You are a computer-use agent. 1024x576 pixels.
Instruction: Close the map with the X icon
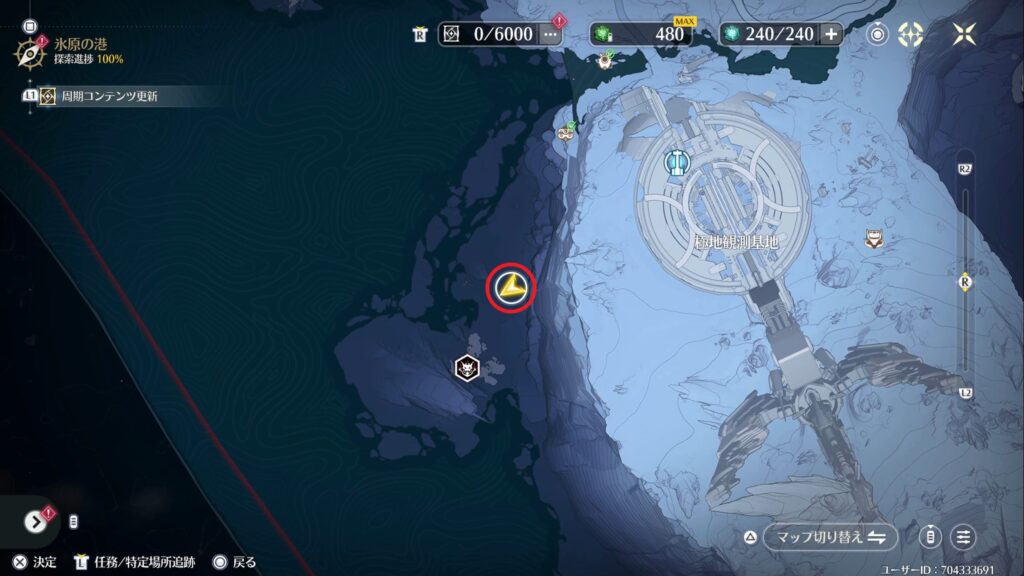tap(964, 34)
